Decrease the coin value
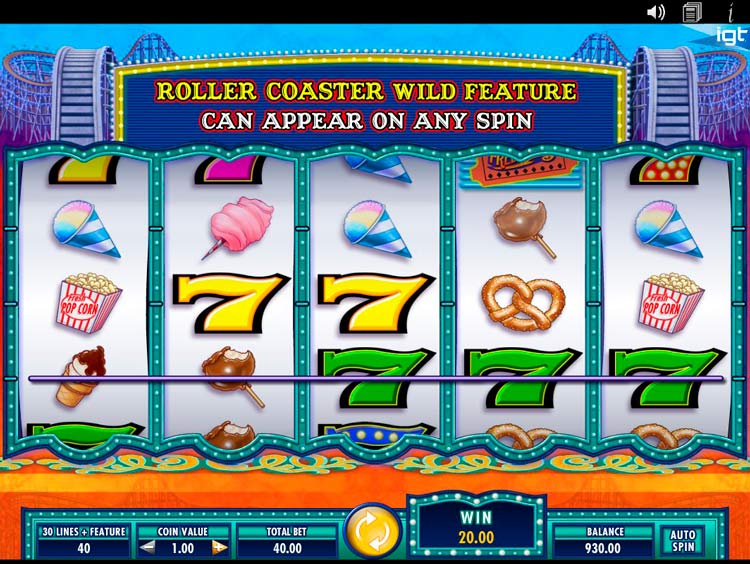 [x=147, y=547]
